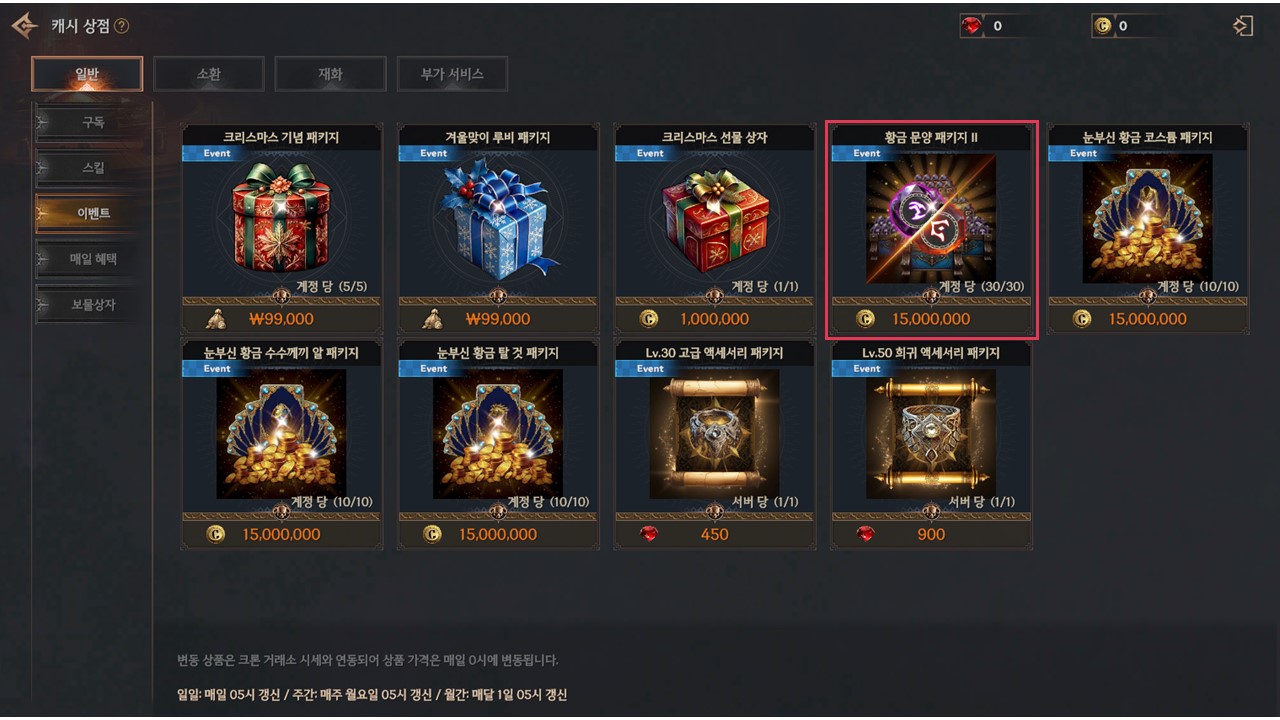This screenshot has width=1280, height=720.
Task: Open the 스킬 category
Action: pyautogui.click(x=92, y=168)
